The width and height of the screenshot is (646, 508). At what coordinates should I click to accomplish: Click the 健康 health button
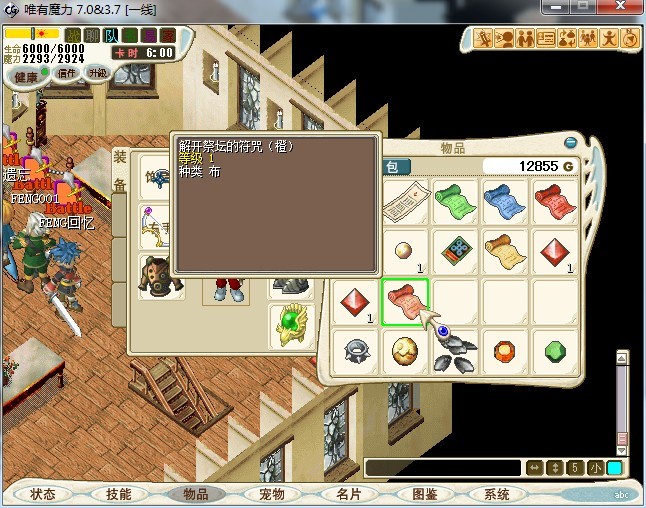[26, 77]
